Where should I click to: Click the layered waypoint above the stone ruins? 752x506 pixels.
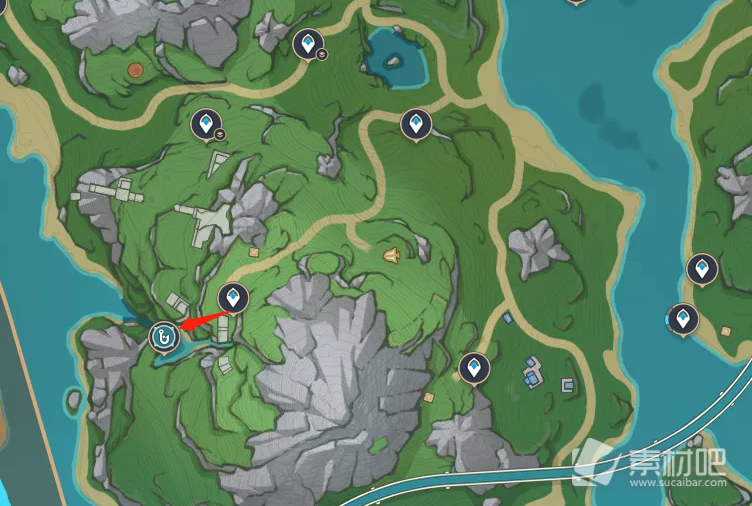206,125
